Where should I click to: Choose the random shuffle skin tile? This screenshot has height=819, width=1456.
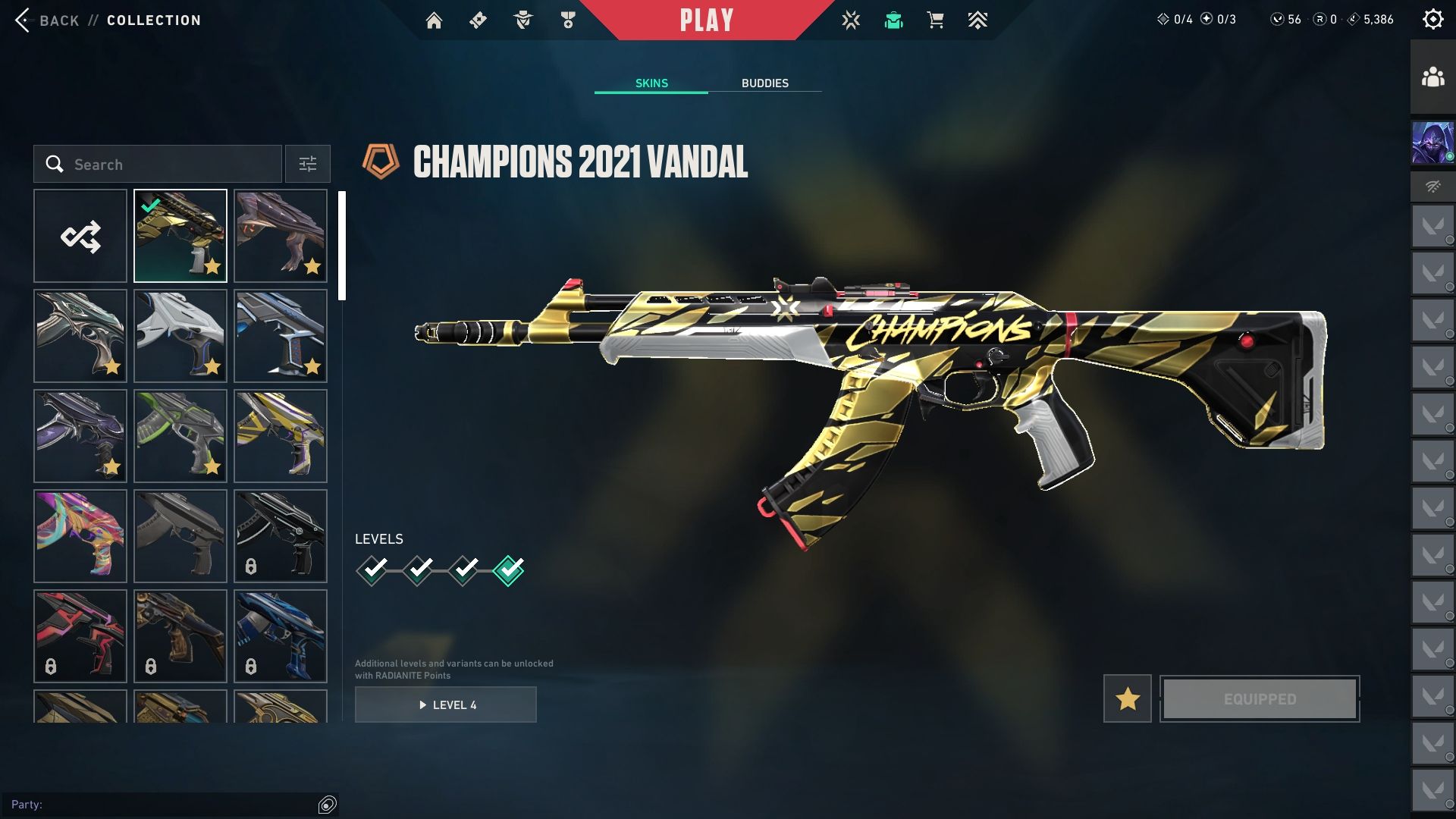(80, 237)
